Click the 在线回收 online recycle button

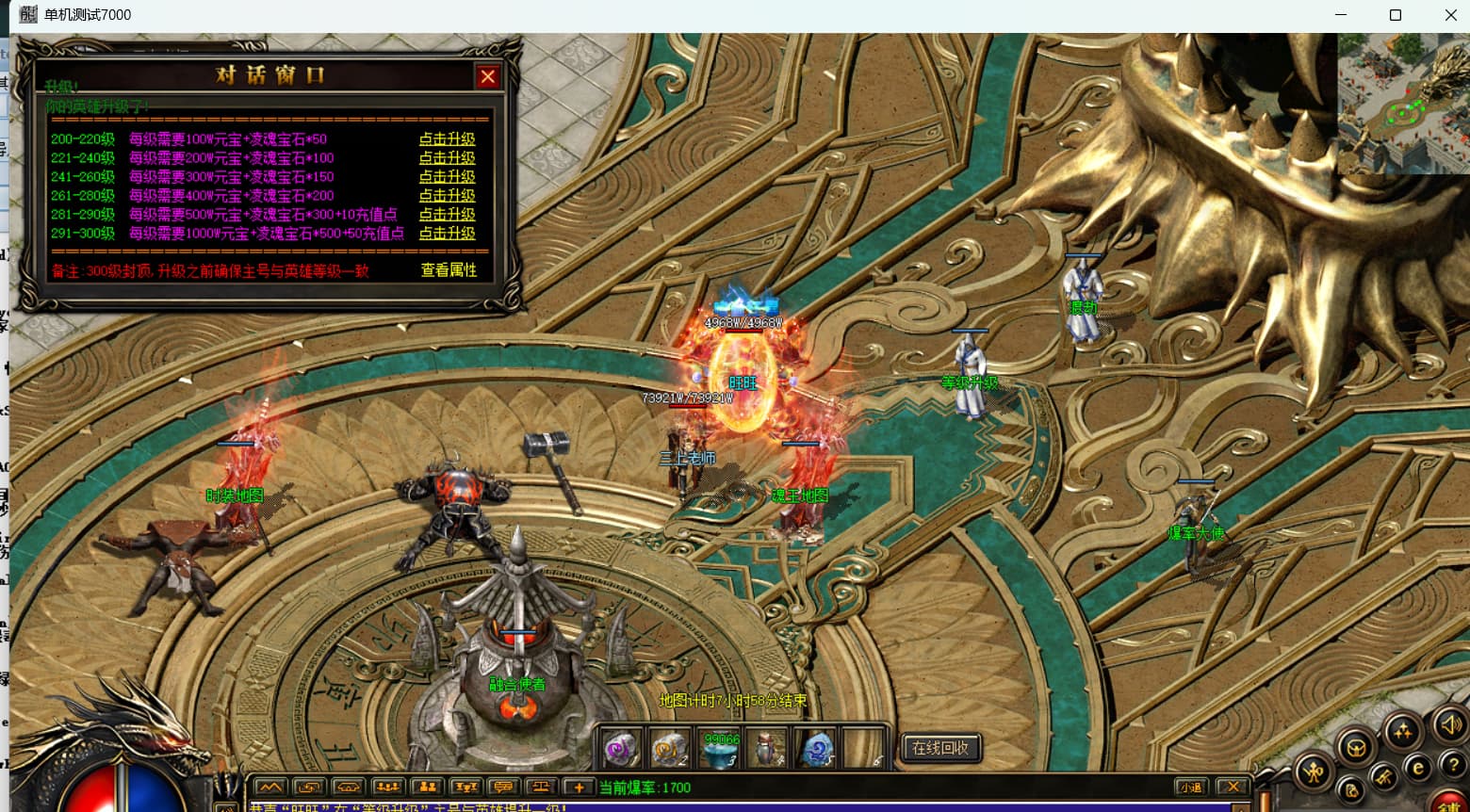tap(940, 748)
